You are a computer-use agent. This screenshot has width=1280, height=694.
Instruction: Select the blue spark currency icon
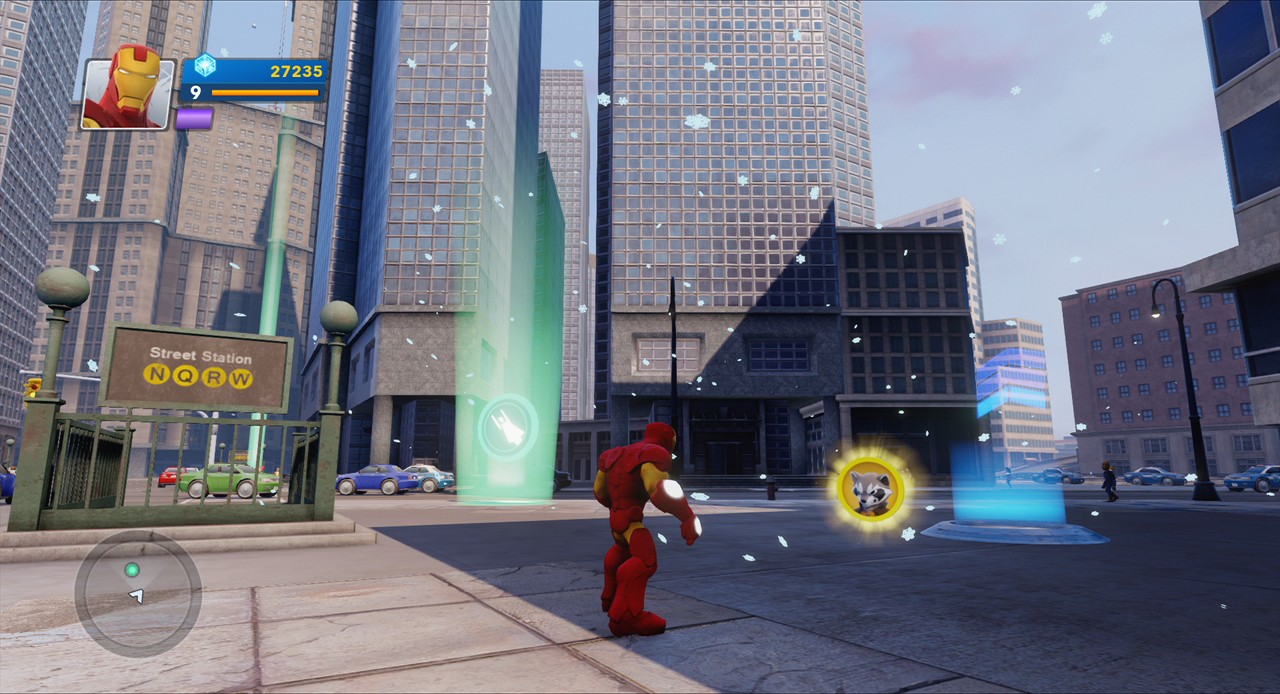click(x=205, y=66)
